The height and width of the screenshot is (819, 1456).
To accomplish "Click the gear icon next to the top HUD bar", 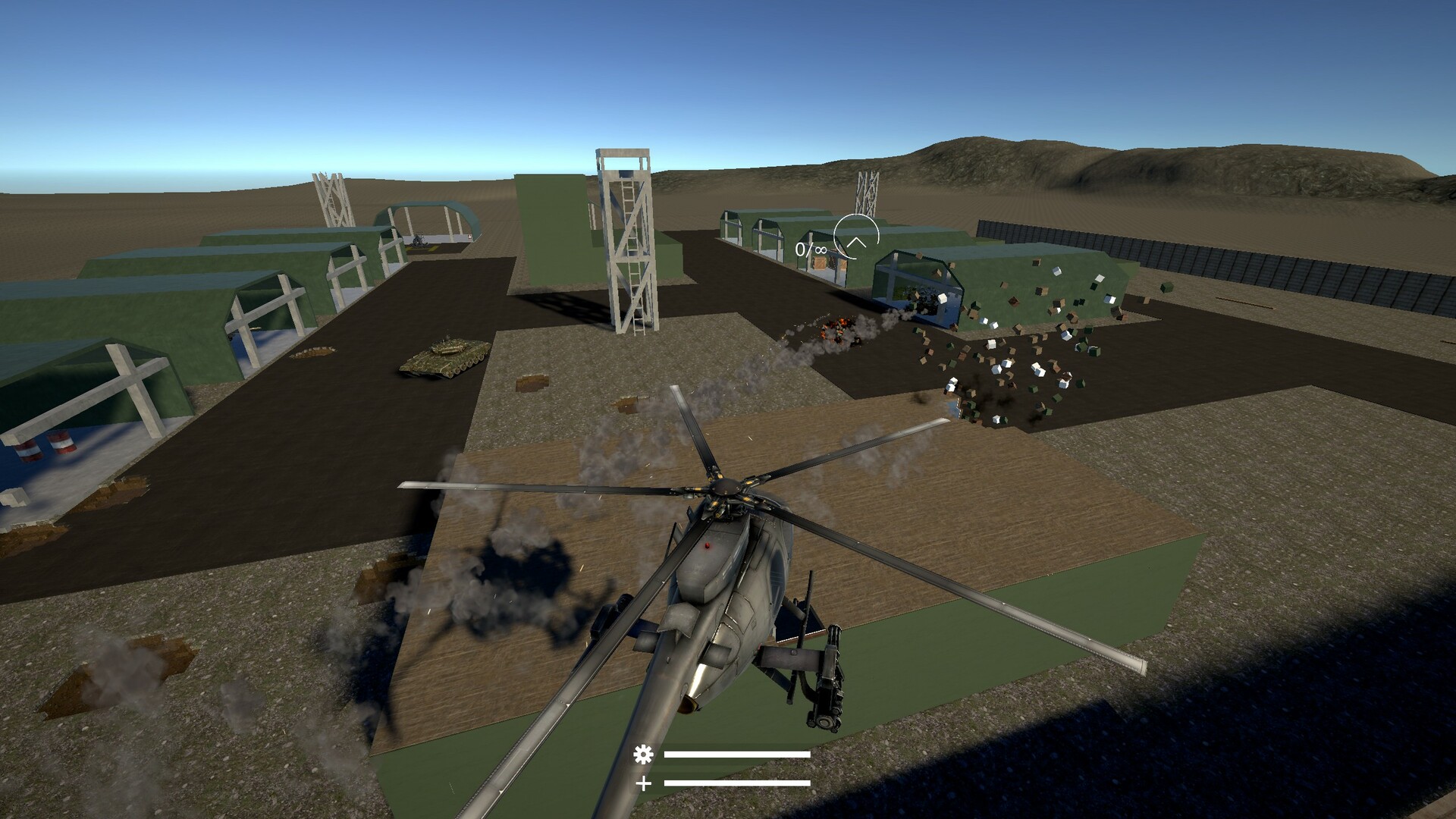I will [644, 755].
